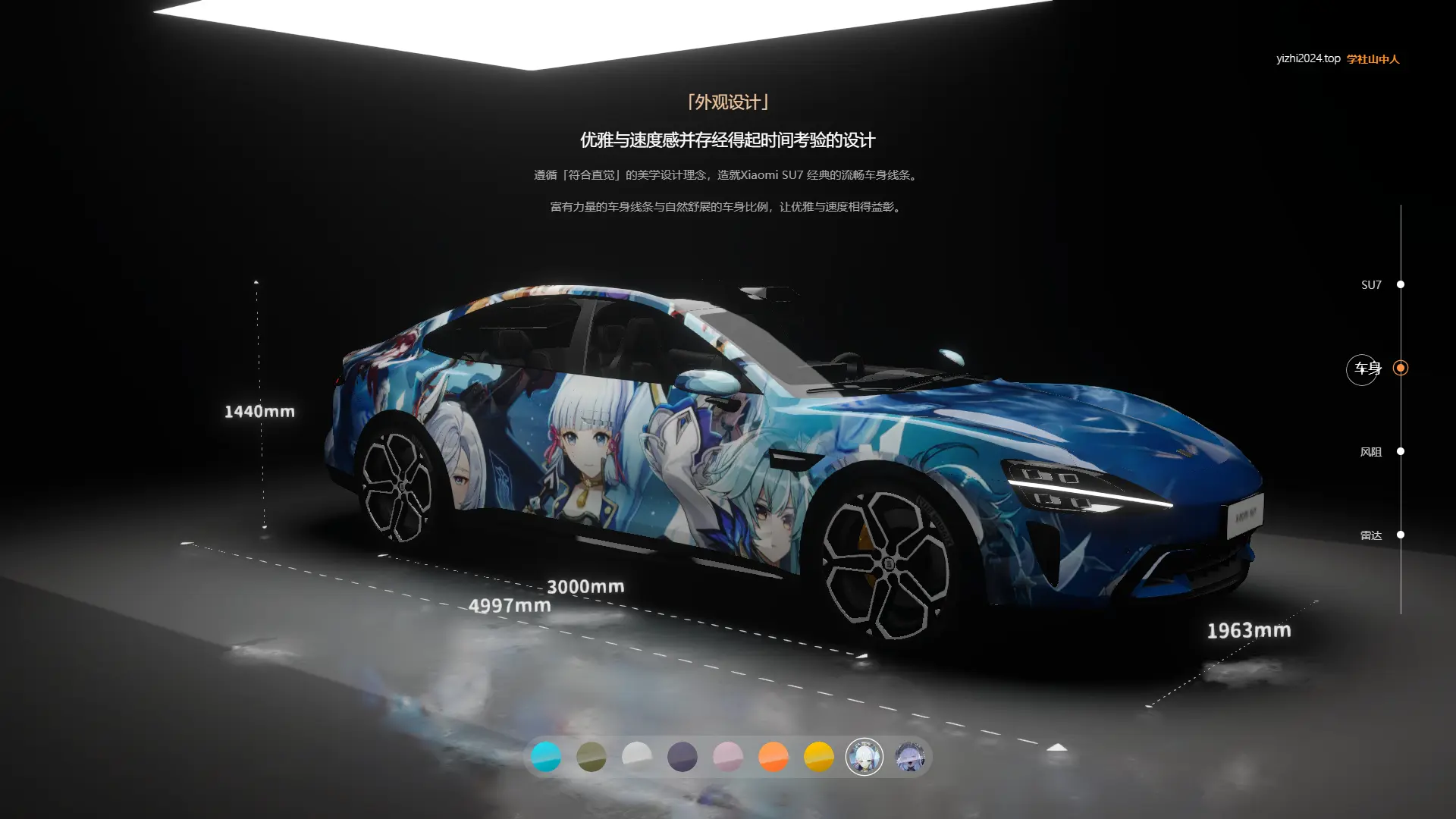Screen dimensions: 1456x819
Task: Choose the orange paint color swatch
Action: 773,757
